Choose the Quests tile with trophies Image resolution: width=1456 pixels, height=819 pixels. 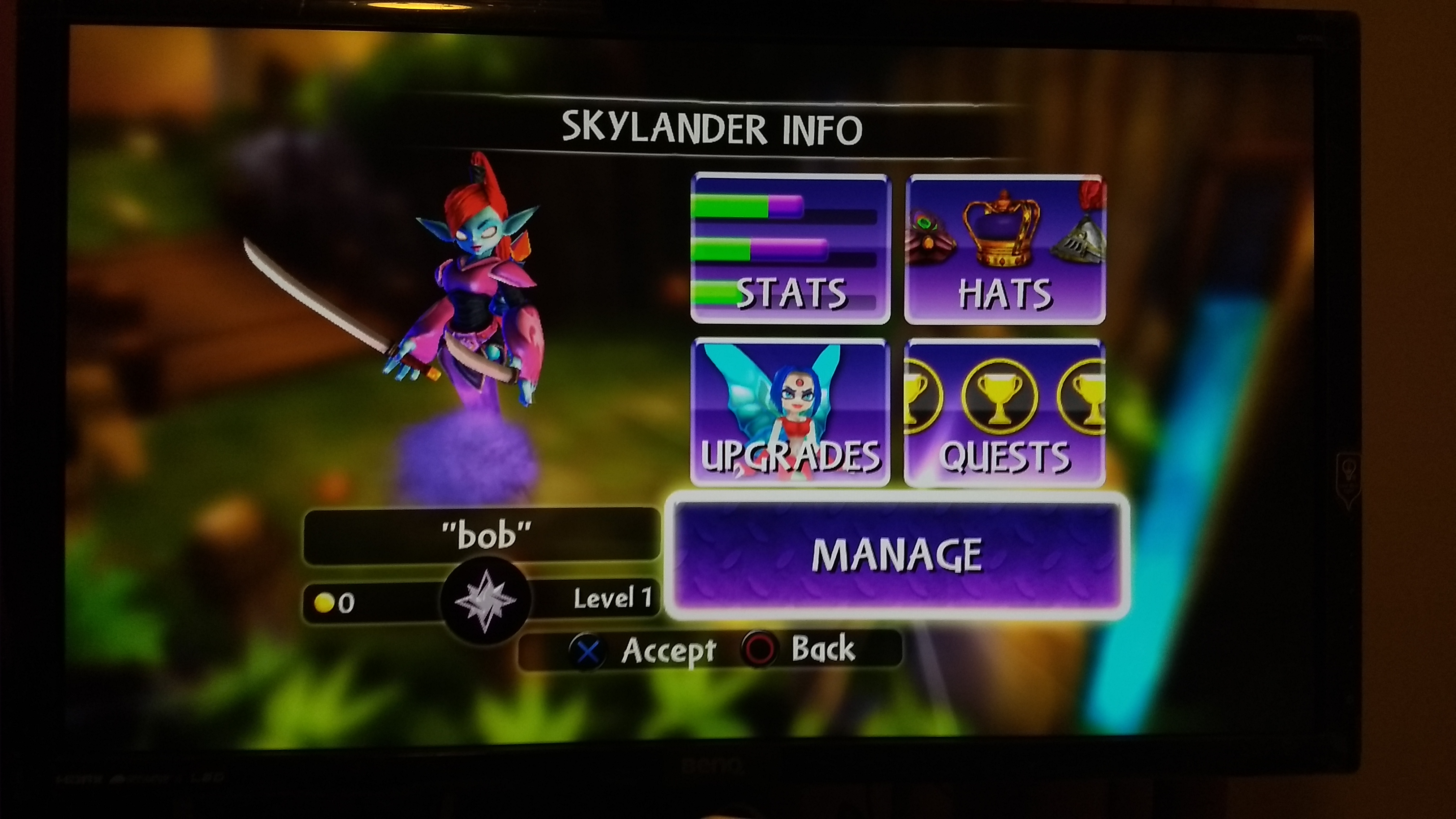tap(1005, 413)
